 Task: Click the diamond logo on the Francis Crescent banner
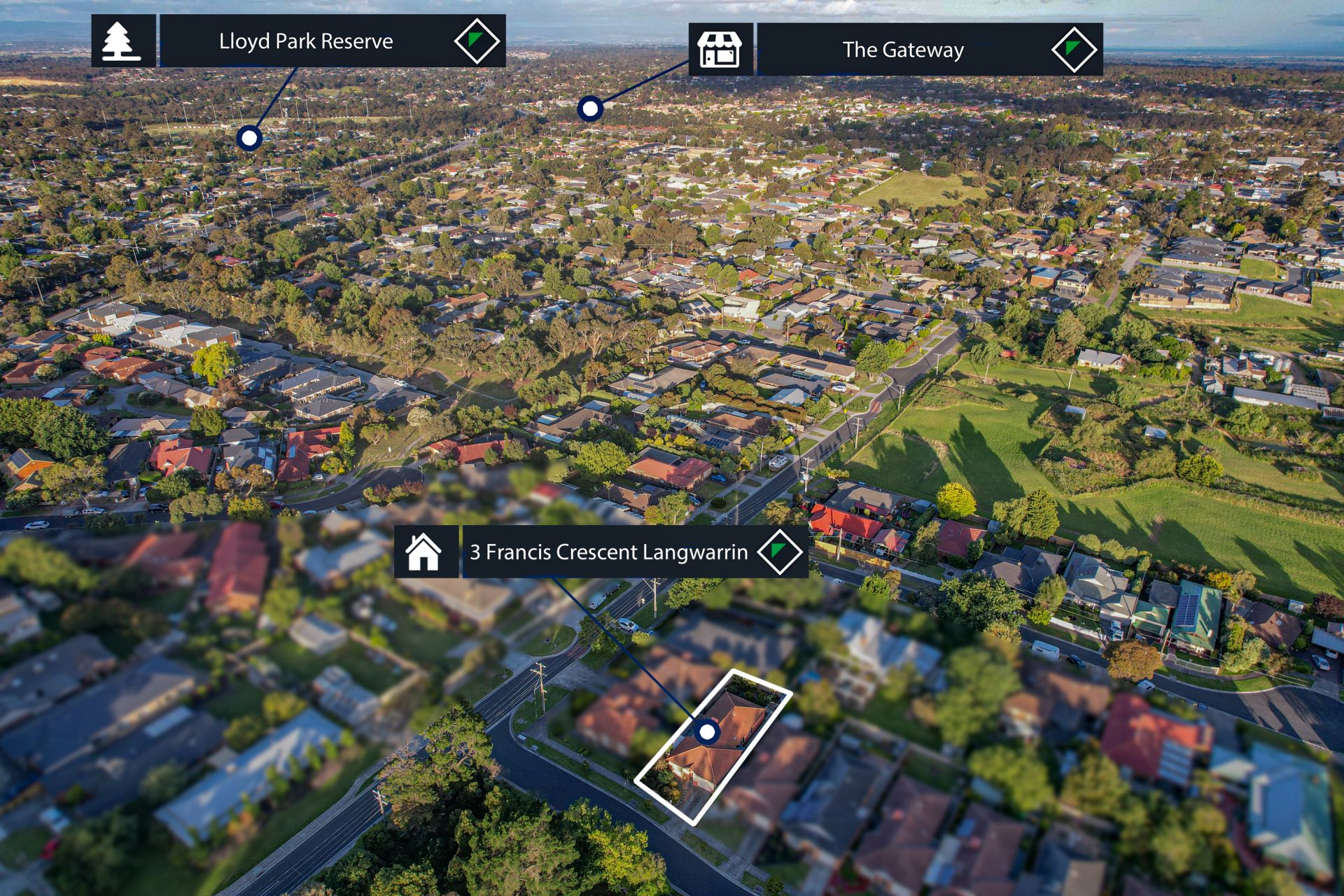(780, 552)
